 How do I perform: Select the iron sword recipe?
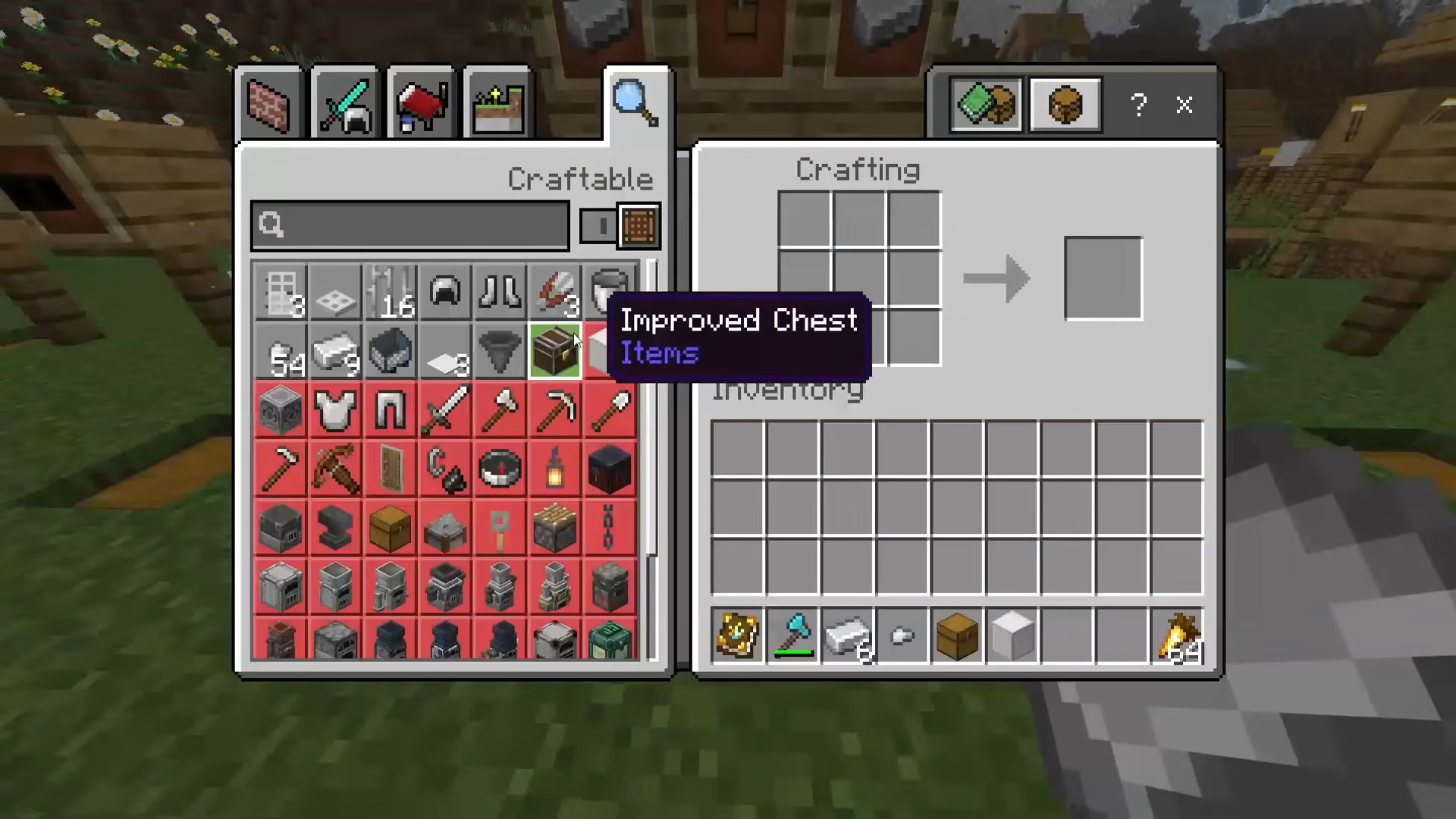[445, 410]
